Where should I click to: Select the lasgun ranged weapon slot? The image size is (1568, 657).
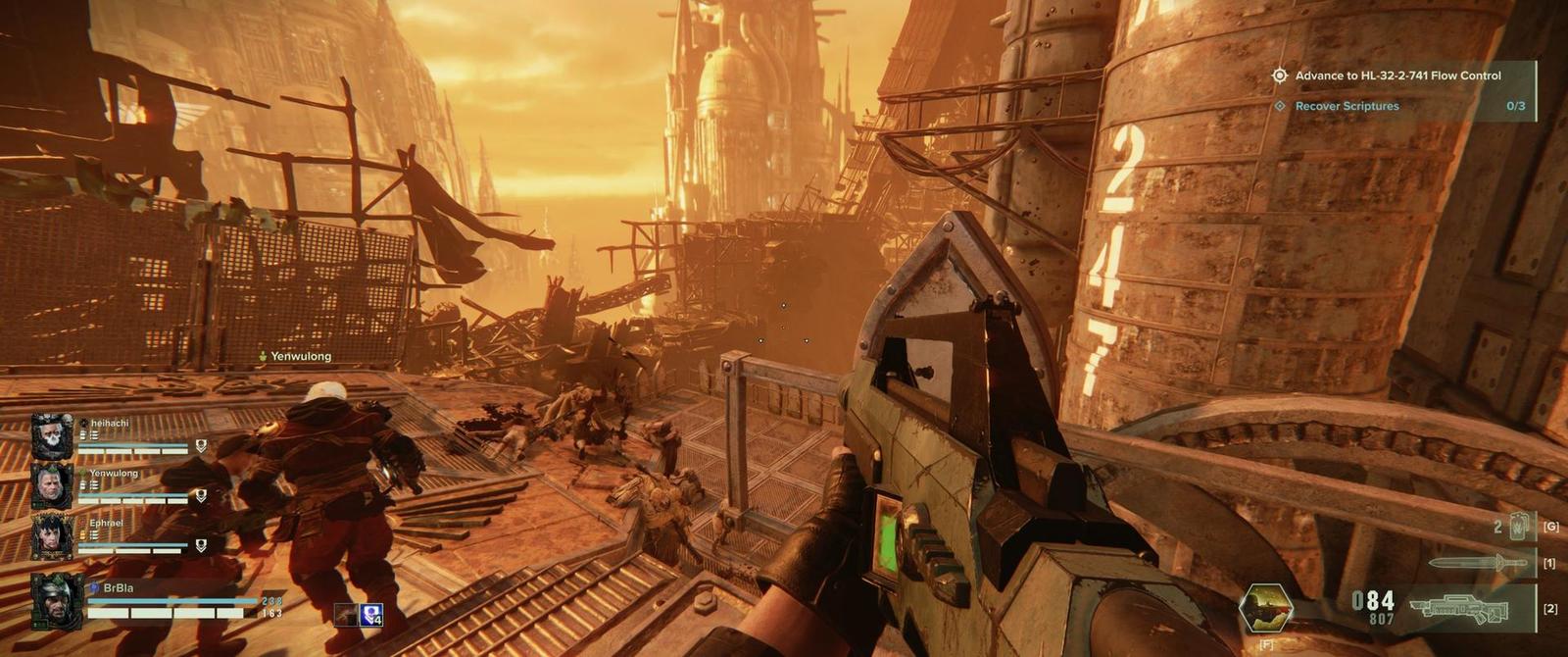click(1462, 609)
